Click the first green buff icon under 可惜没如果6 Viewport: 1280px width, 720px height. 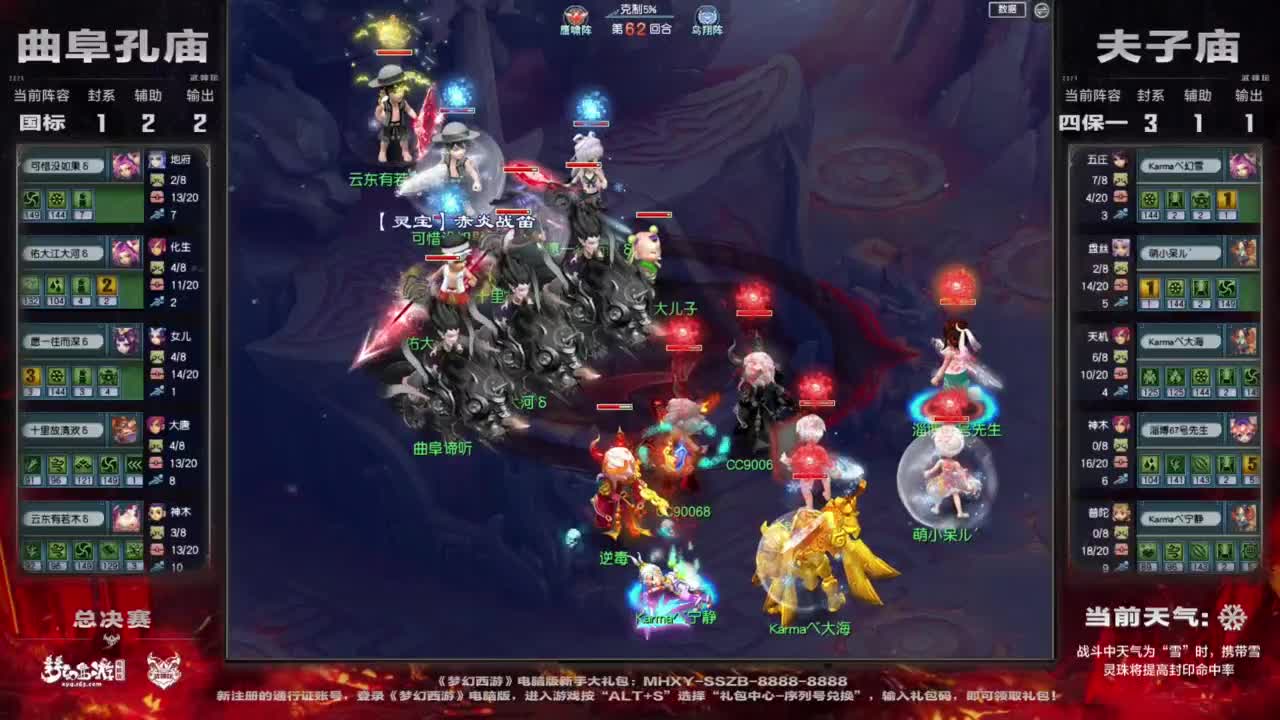31,201
